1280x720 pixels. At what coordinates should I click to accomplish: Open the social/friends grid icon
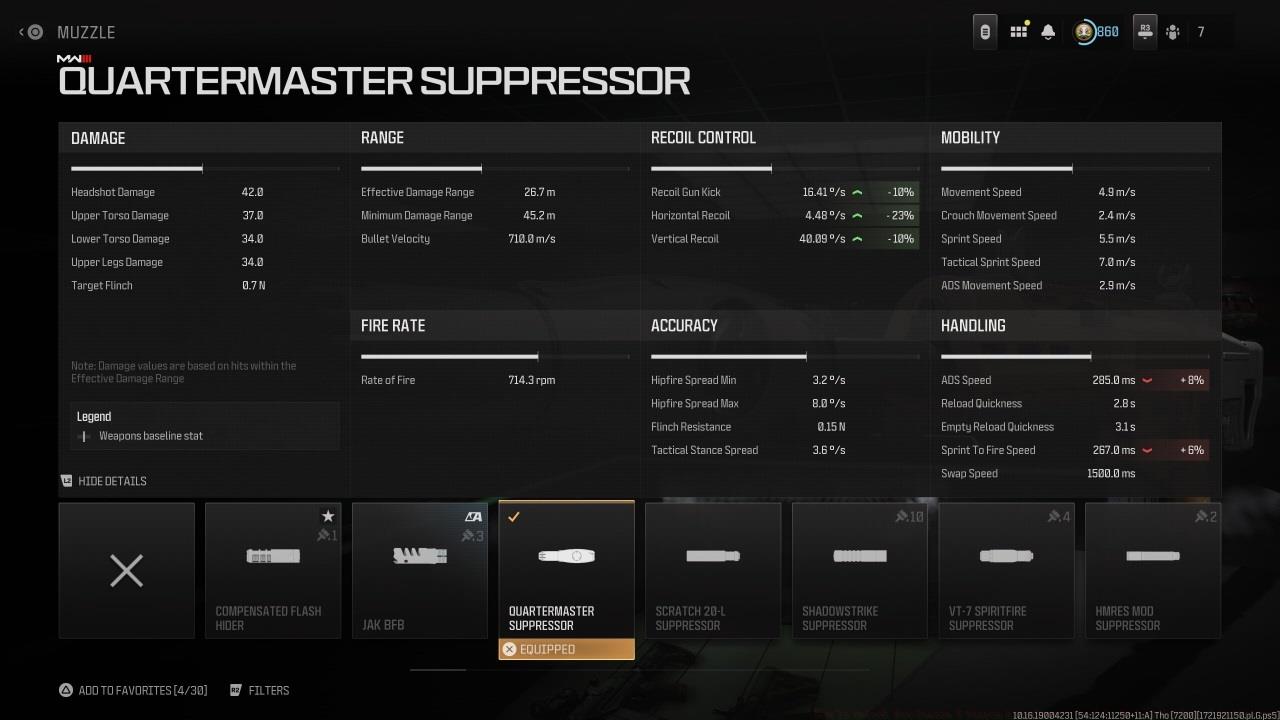tap(1018, 31)
